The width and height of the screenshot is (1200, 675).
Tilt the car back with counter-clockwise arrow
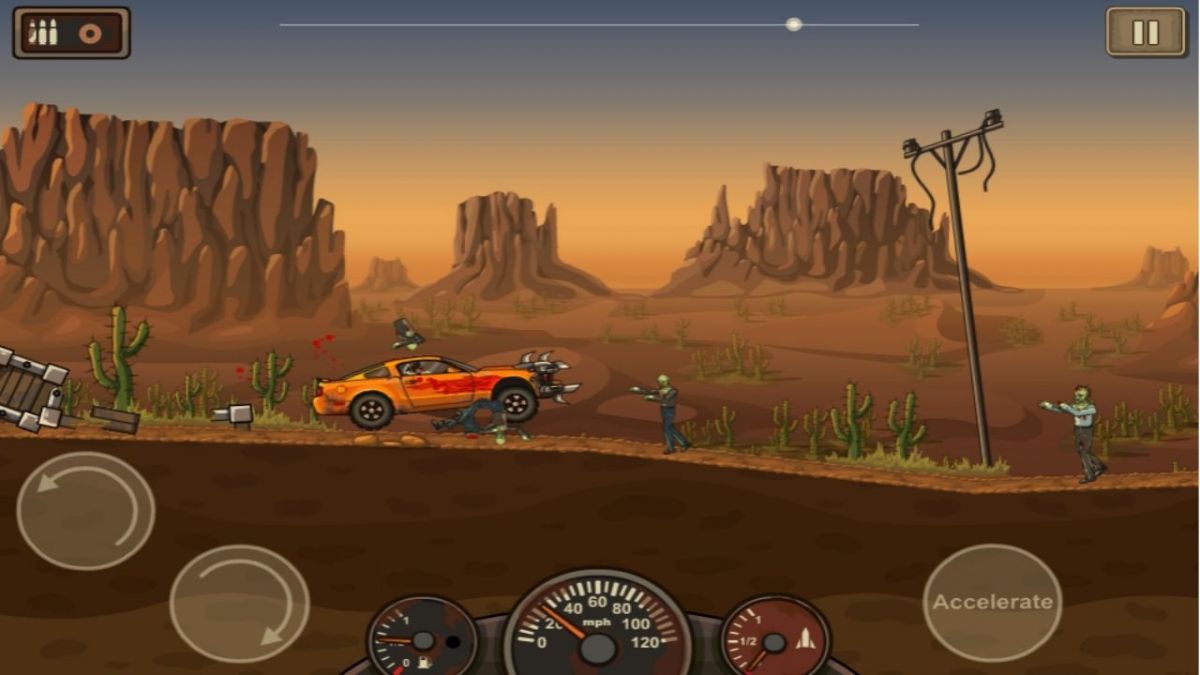point(86,510)
